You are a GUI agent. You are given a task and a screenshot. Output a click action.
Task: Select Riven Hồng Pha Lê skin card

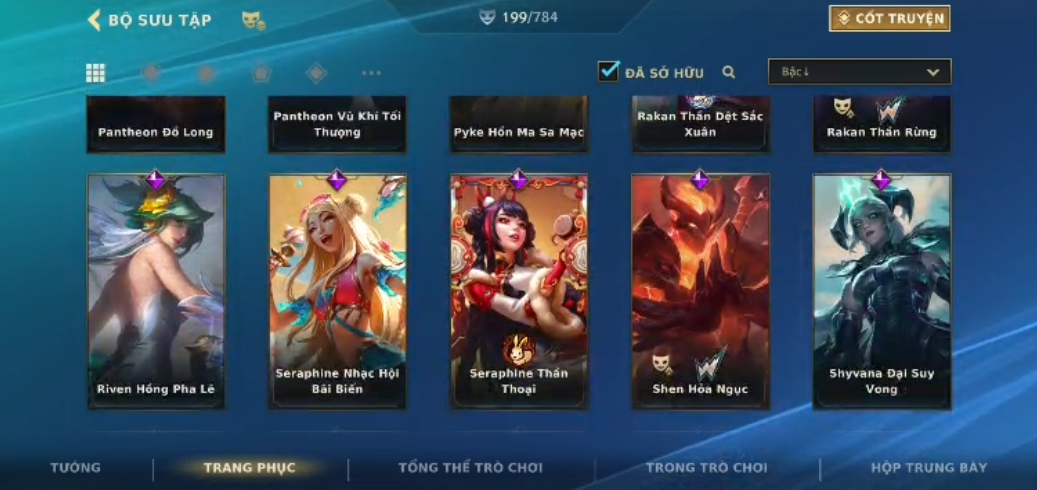tap(155, 291)
